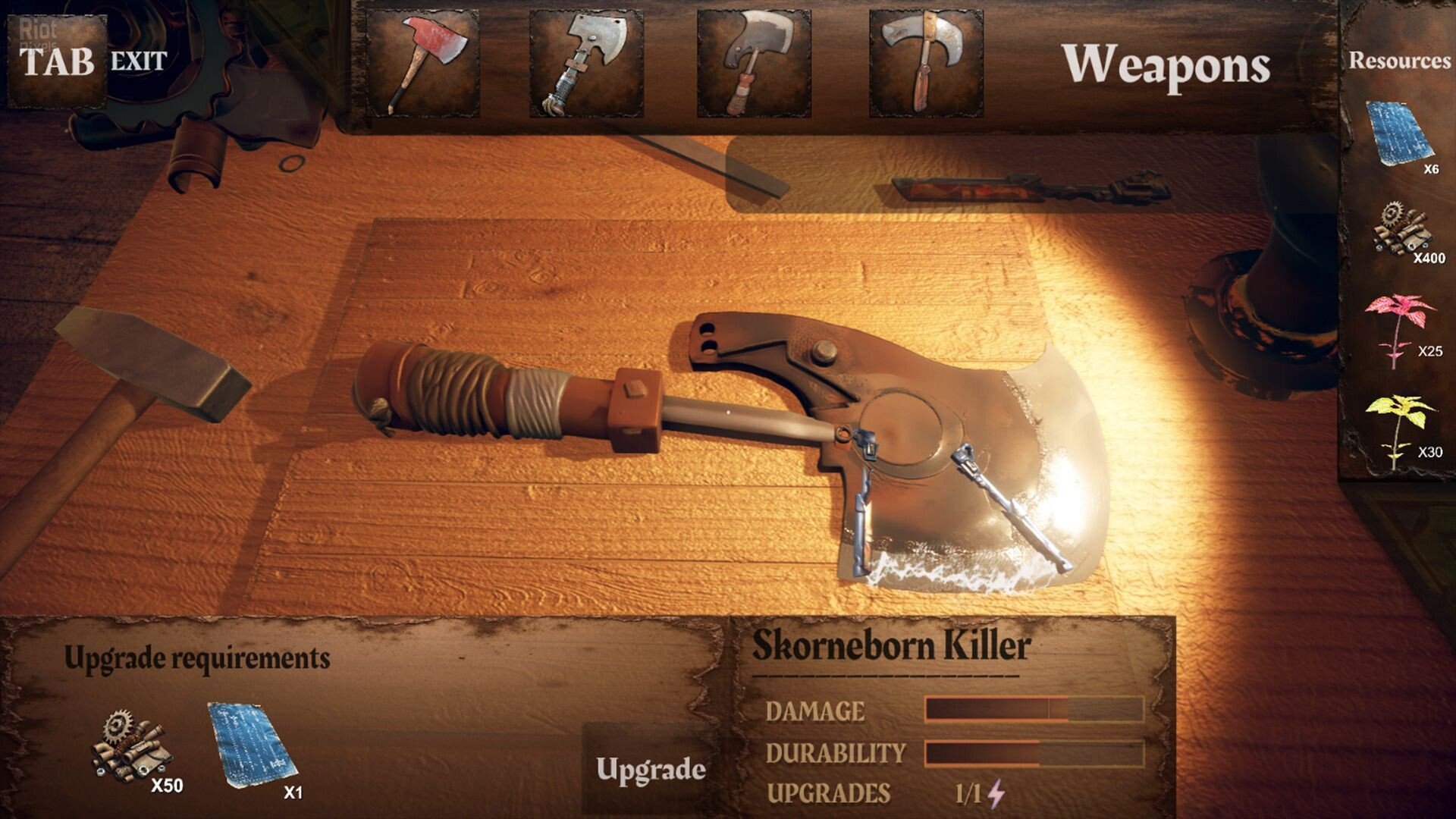1456x819 pixels.
Task: Click the Upgrade button
Action: (x=651, y=769)
